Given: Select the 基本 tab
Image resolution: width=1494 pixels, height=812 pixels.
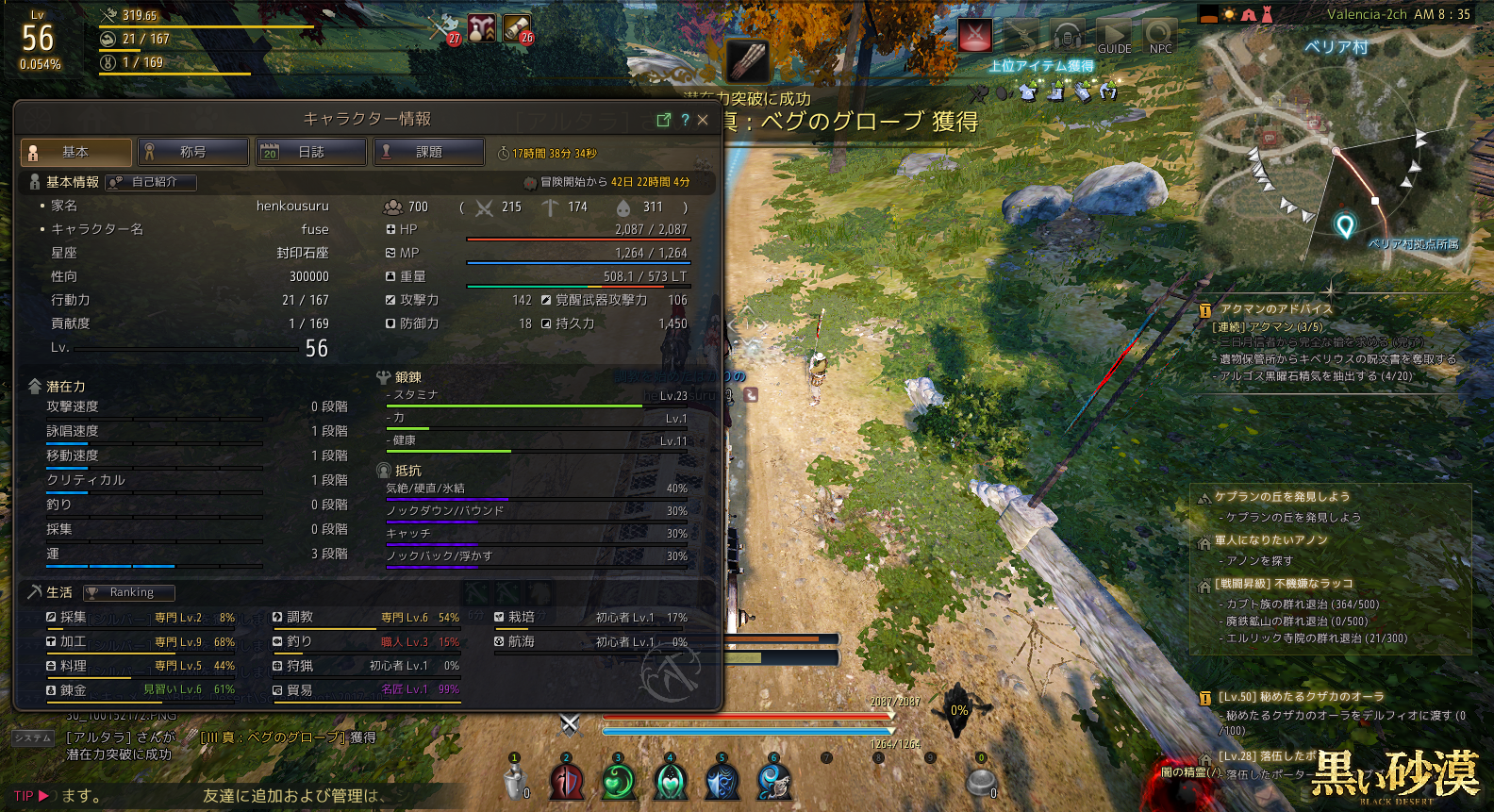Looking at the screenshot, I should point(75,152).
